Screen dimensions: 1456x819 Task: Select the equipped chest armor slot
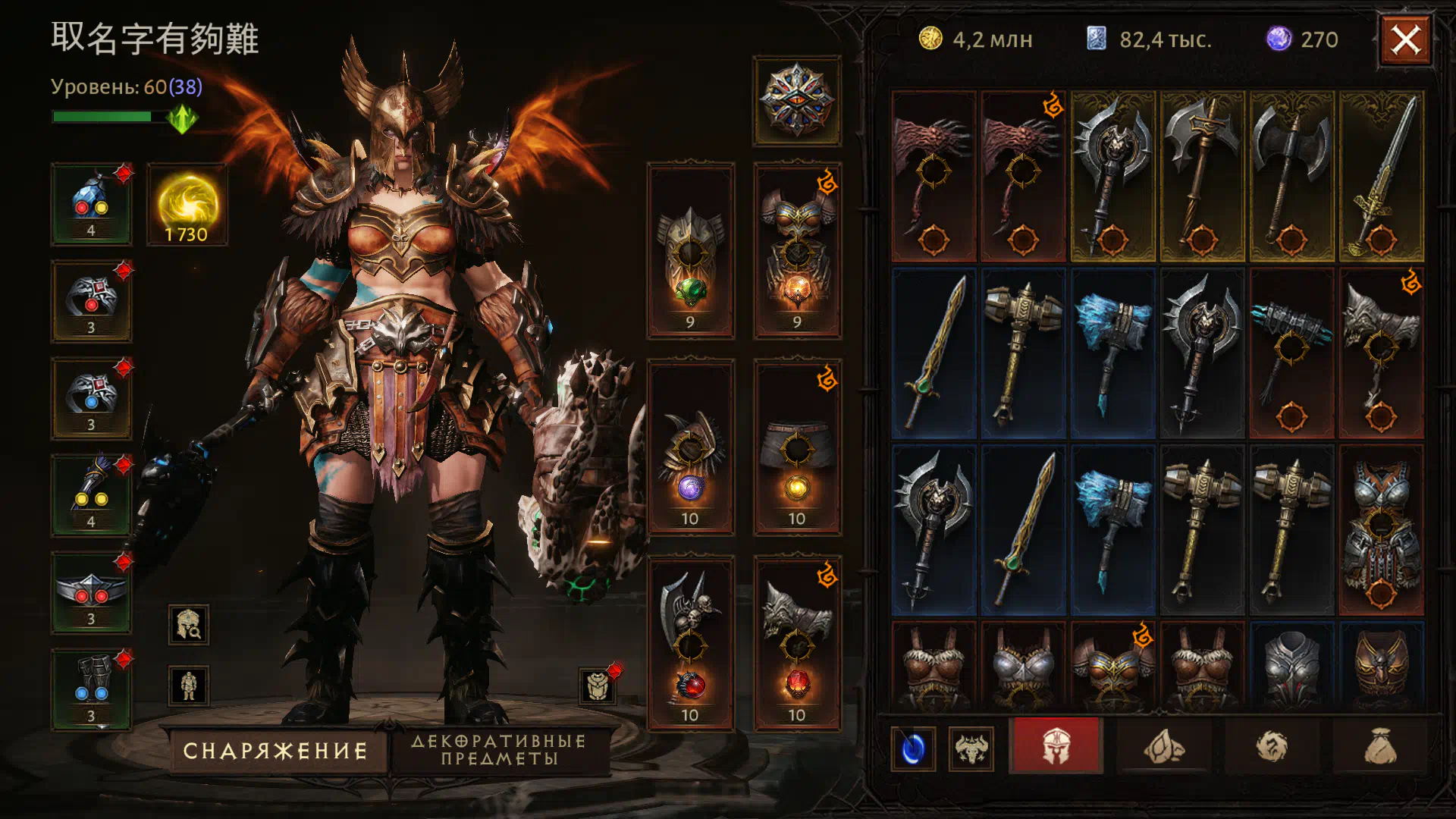[797, 250]
